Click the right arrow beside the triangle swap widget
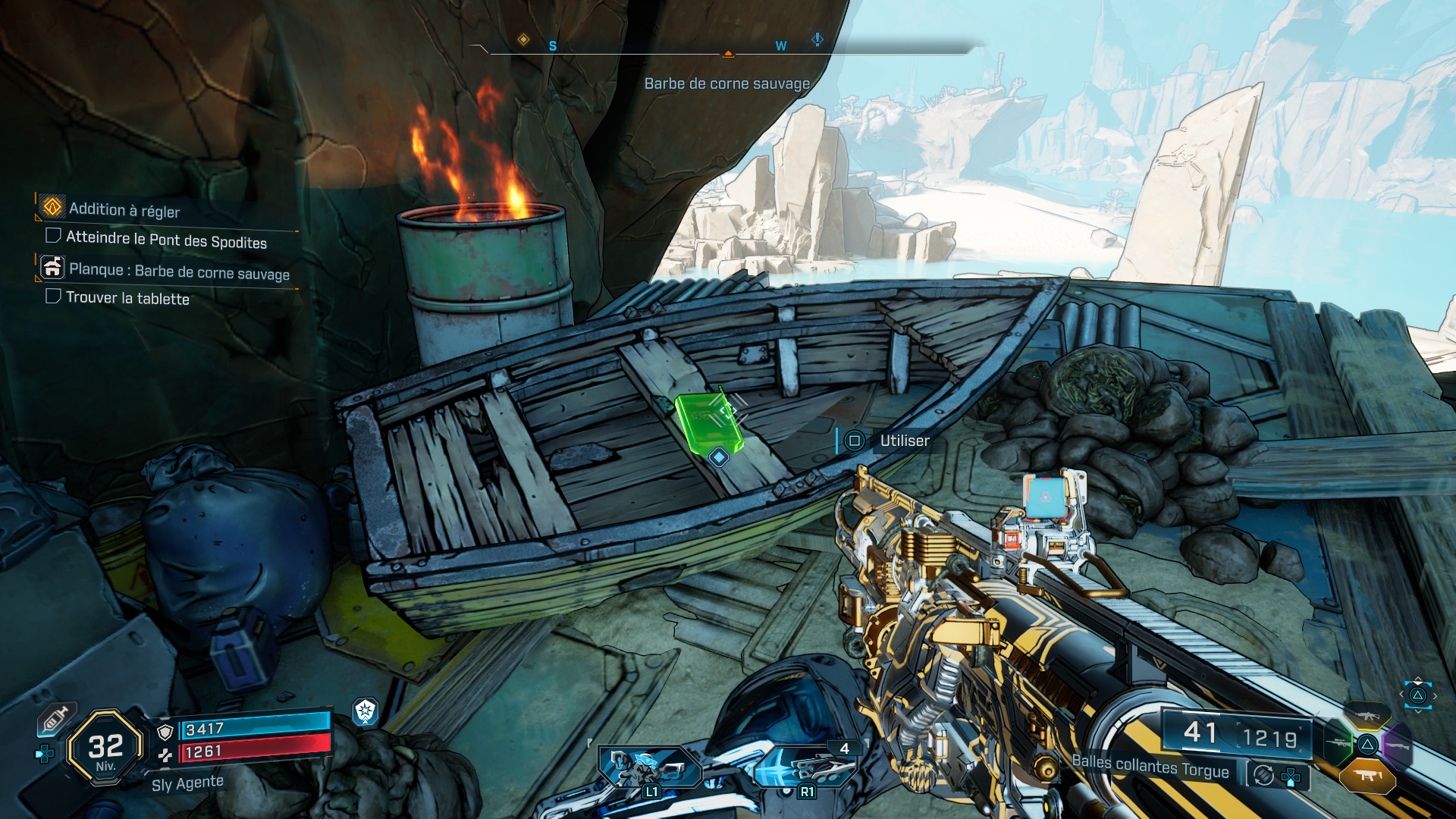This screenshot has height=819, width=1456. pyautogui.click(x=1435, y=695)
